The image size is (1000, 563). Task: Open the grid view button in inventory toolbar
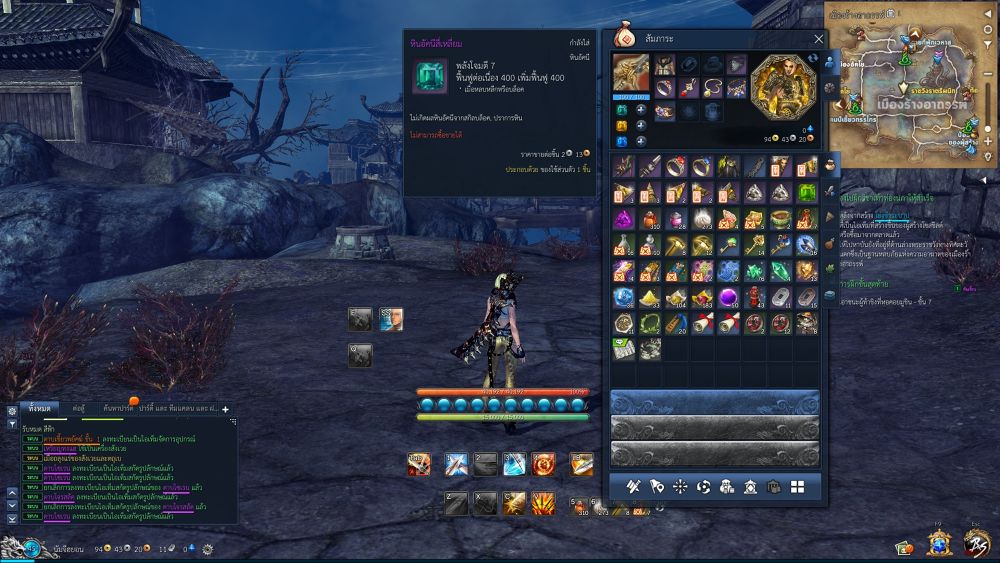(x=797, y=487)
